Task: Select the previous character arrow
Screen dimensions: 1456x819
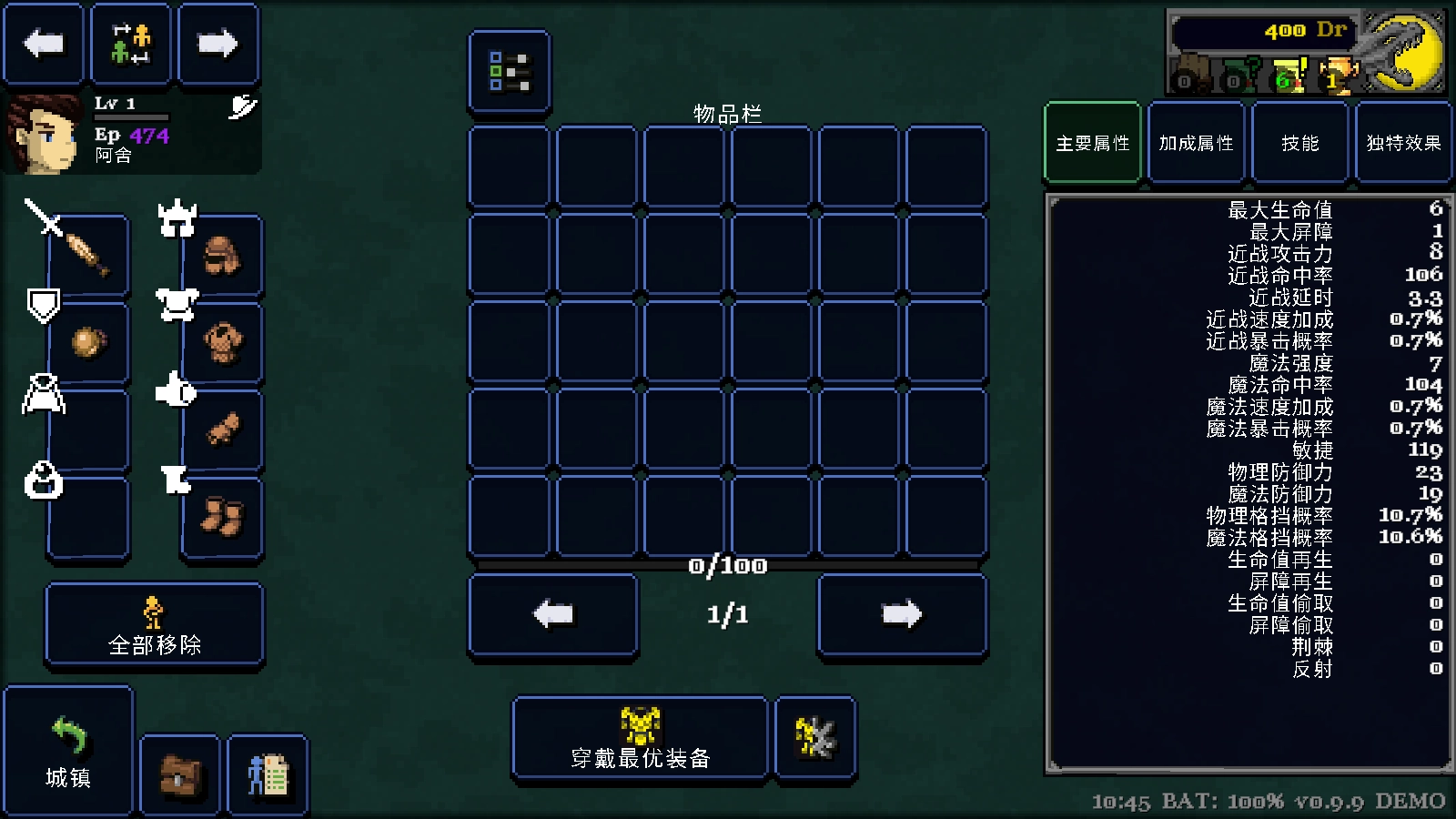Action: (43, 43)
